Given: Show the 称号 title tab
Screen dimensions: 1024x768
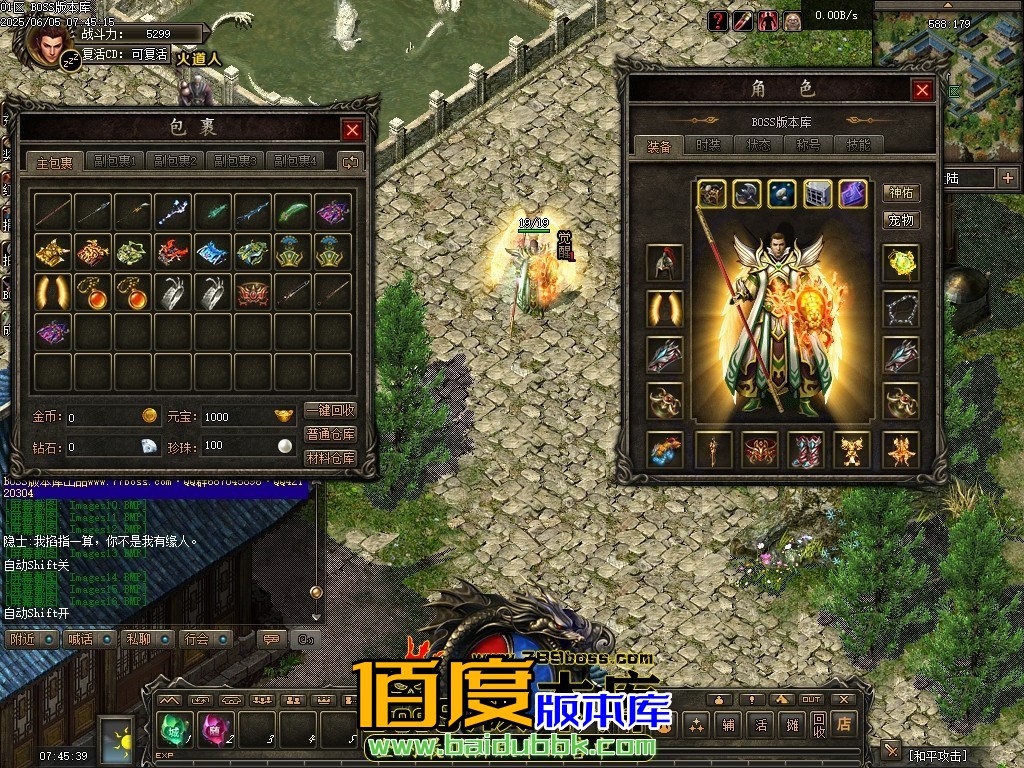Looking at the screenshot, I should pyautogui.click(x=808, y=145).
